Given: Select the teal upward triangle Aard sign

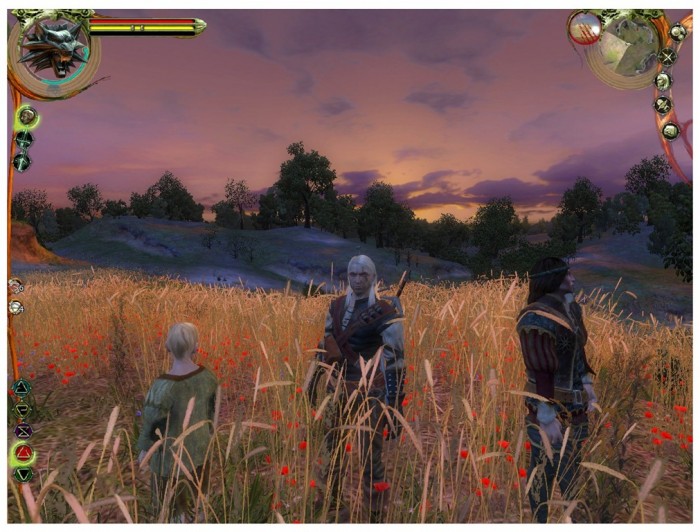Looking at the screenshot, I should pos(22,387).
